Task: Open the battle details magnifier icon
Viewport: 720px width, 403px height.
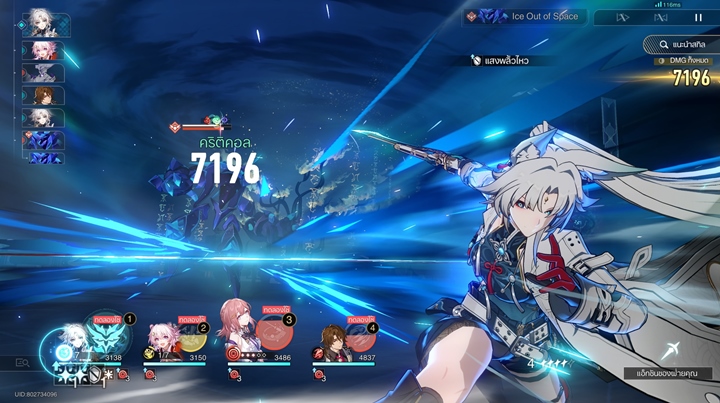Action: click(22, 362)
